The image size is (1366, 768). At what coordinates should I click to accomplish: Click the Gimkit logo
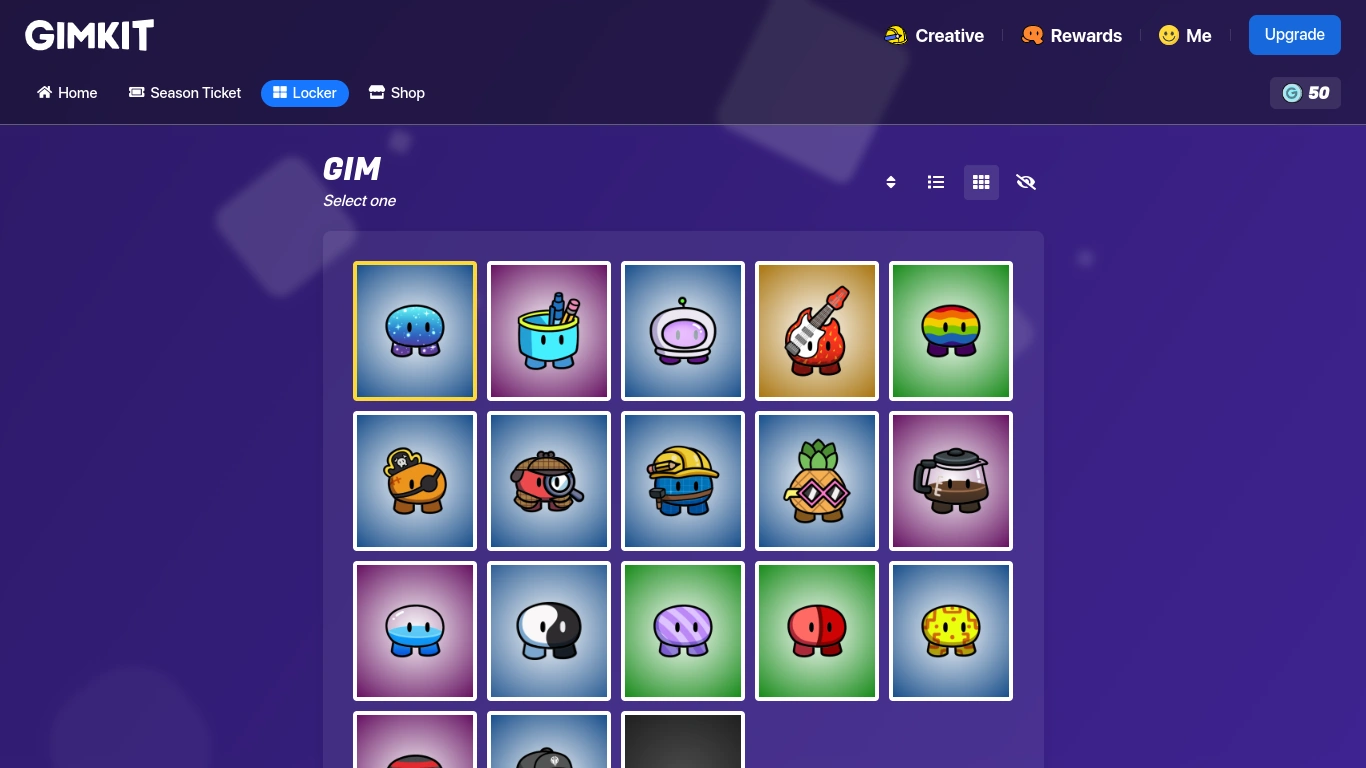click(x=89, y=34)
